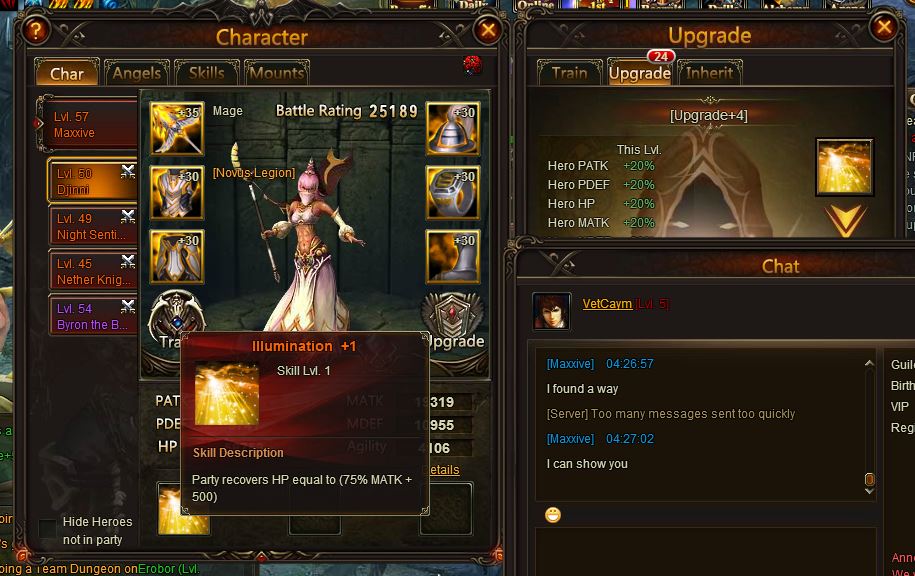This screenshot has height=576, width=915.
Task: Open the Mounts tab
Action: click(x=276, y=73)
